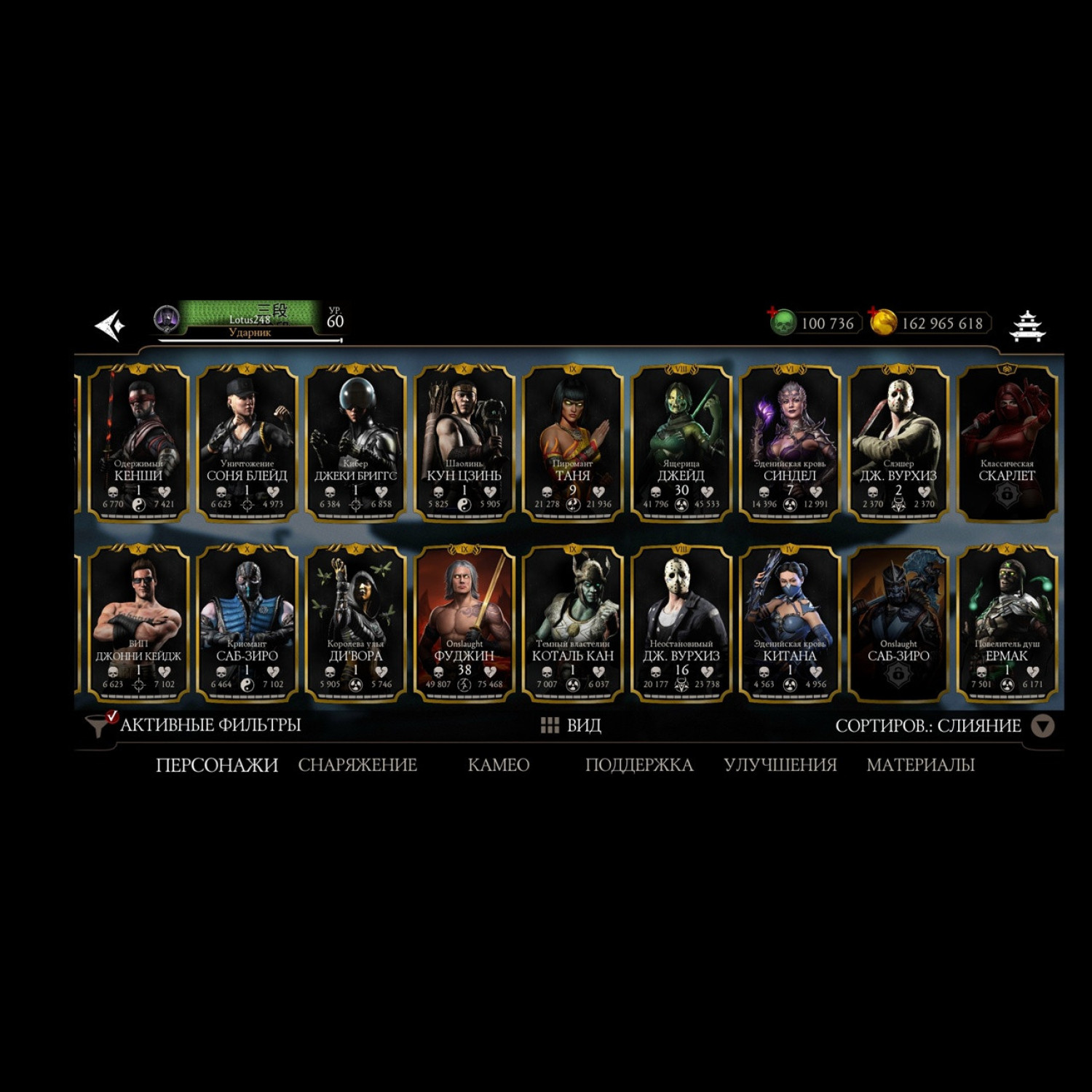Select the Кун Цзинь card
The image size is (1092, 1092).
[464, 443]
